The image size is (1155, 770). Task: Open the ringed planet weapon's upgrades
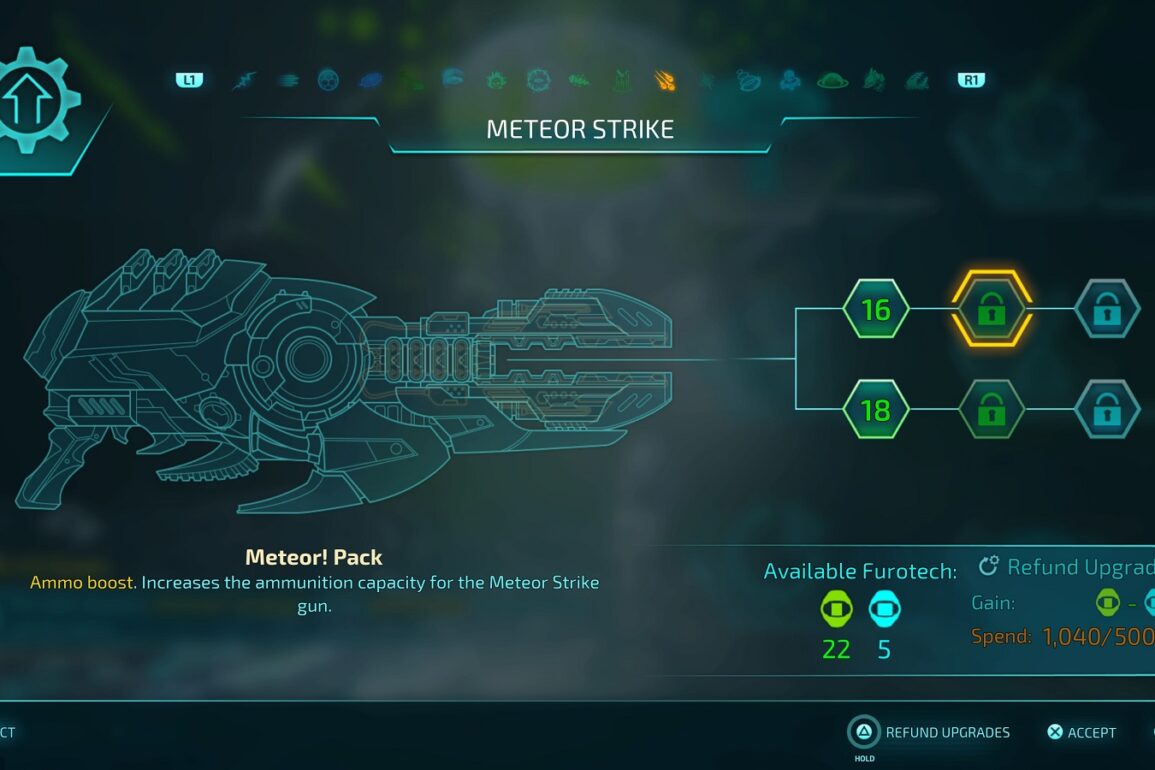[x=832, y=80]
